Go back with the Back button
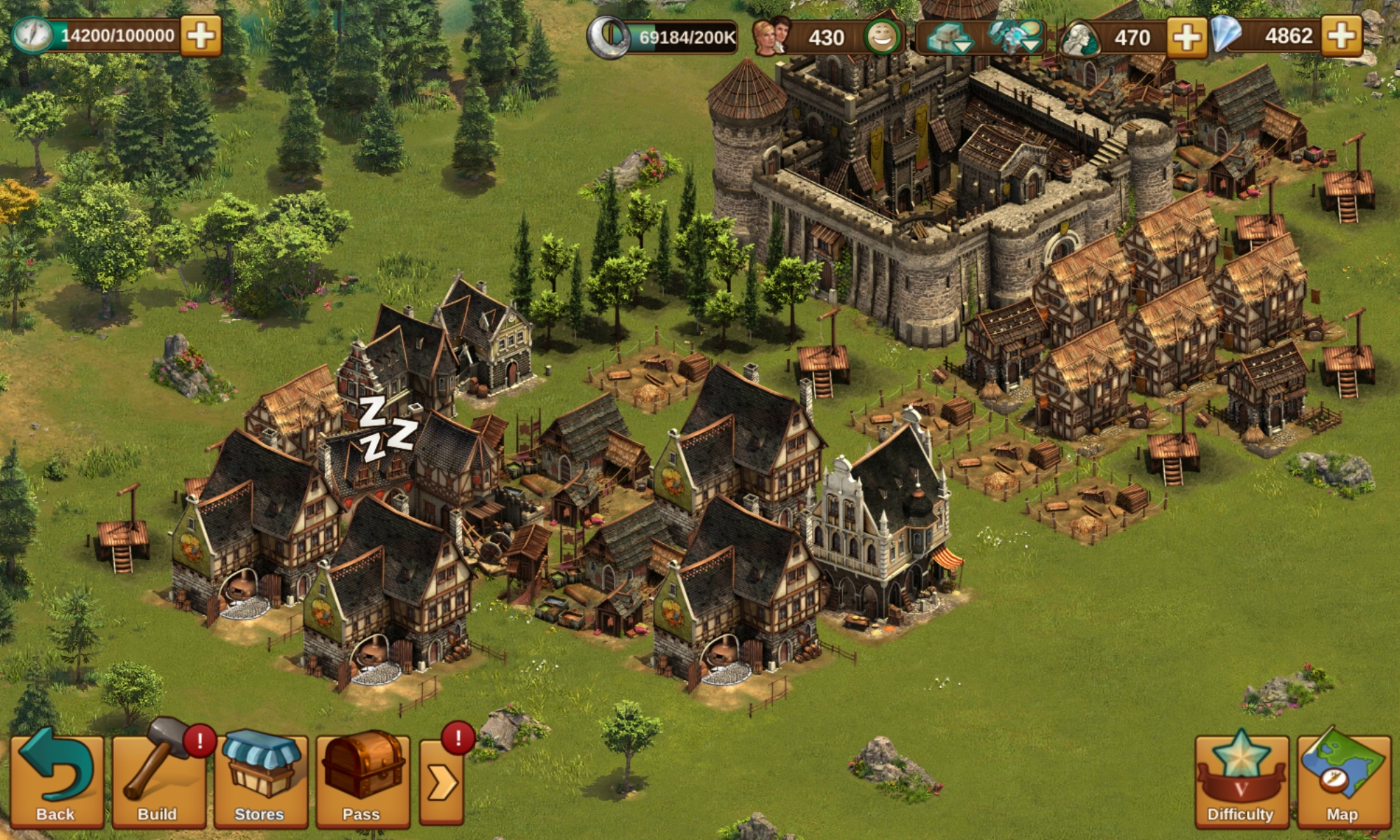This screenshot has width=1400, height=840. 56,779
